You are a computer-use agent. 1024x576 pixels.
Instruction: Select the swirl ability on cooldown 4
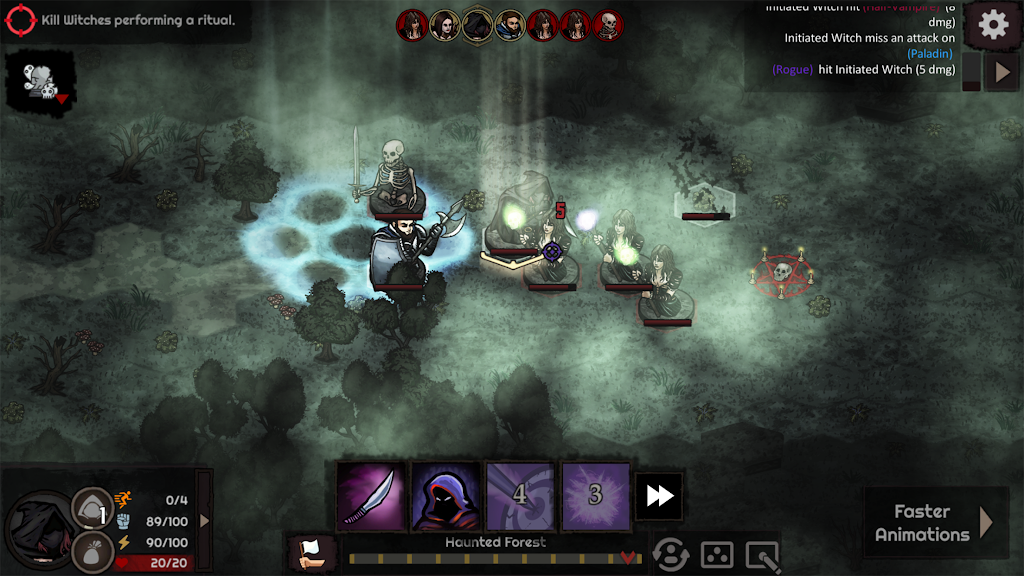click(x=520, y=495)
